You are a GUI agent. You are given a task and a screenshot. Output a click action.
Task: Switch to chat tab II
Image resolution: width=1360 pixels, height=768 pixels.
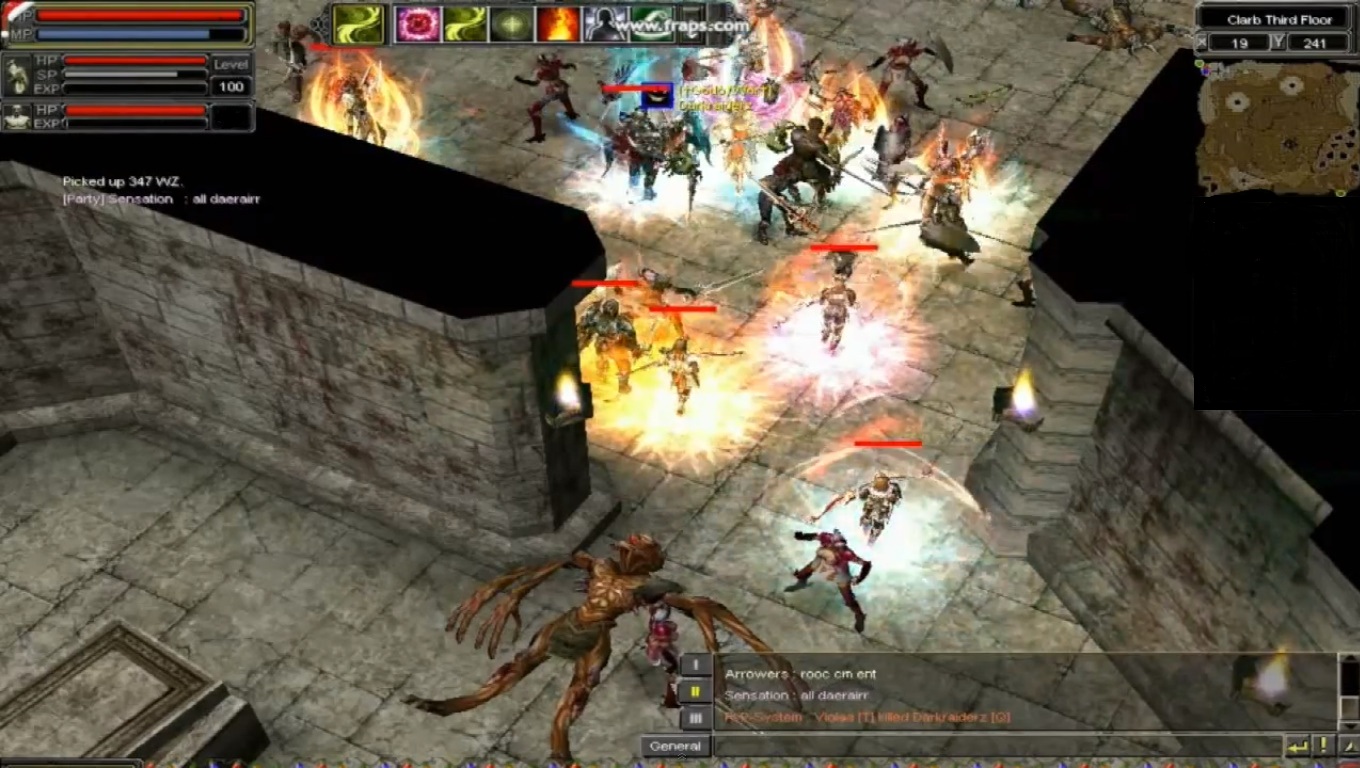click(696, 691)
